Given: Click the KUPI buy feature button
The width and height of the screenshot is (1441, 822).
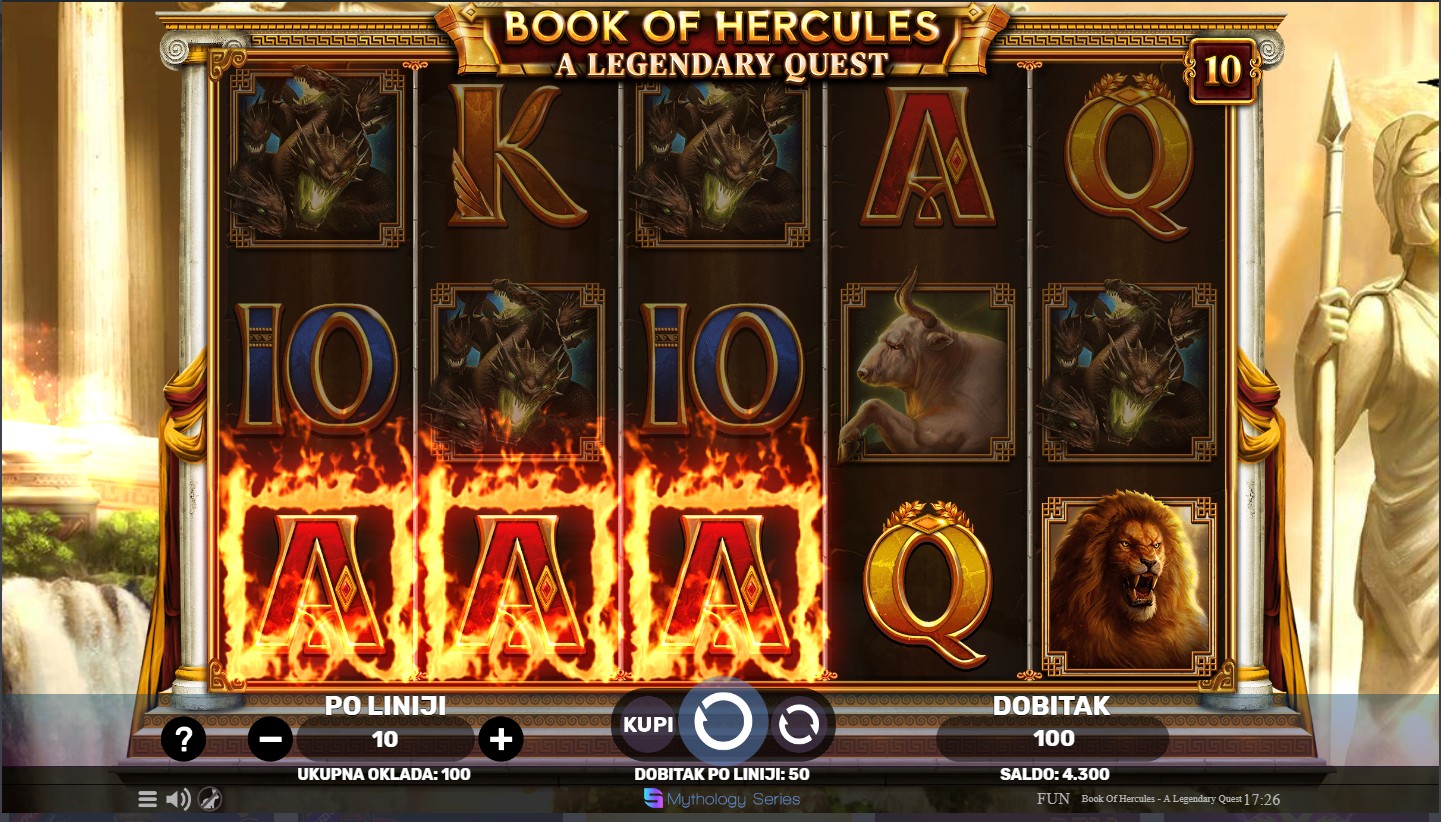Looking at the screenshot, I should coord(649,724).
